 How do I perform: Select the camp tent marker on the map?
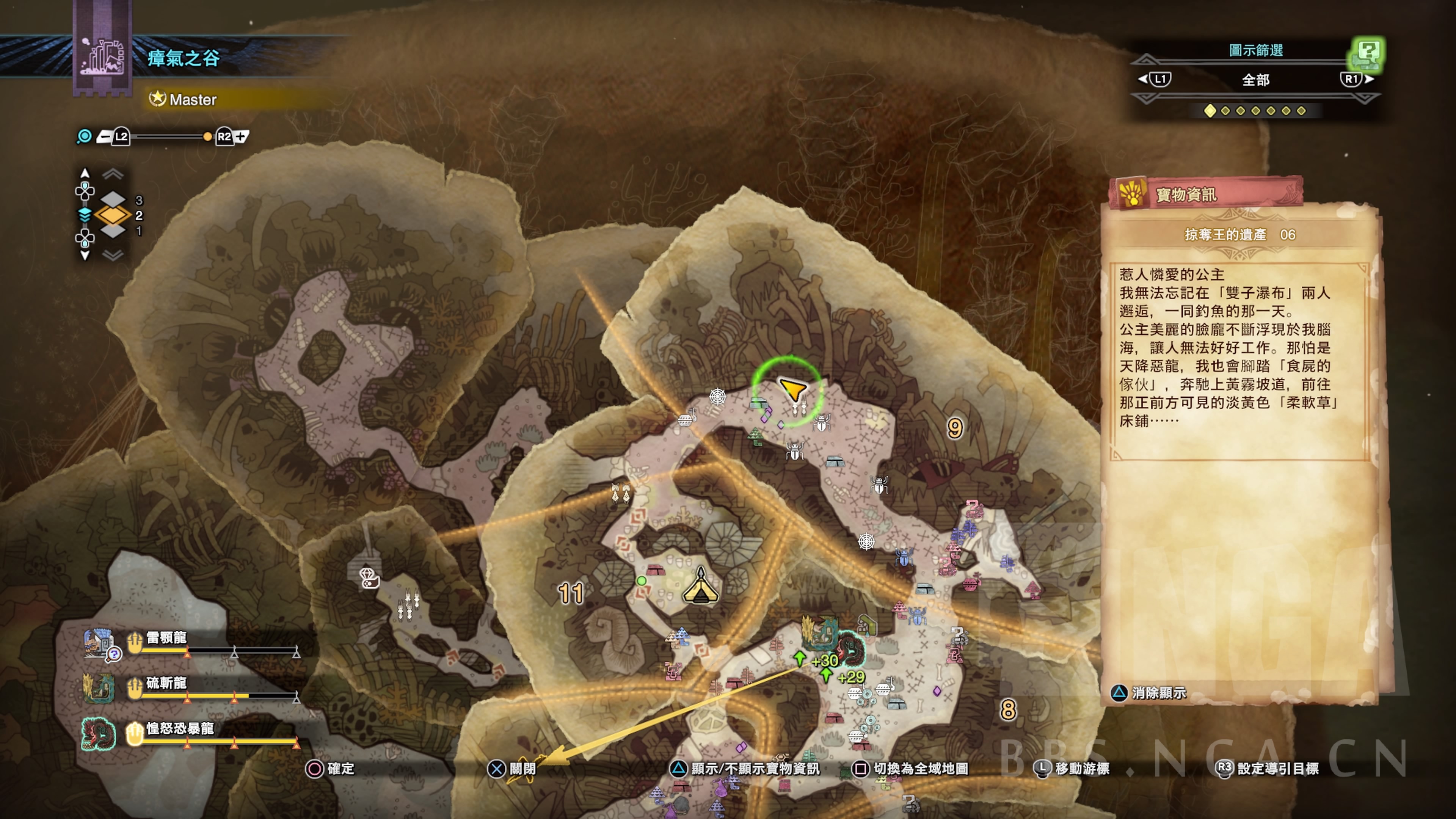pyautogui.click(x=701, y=587)
